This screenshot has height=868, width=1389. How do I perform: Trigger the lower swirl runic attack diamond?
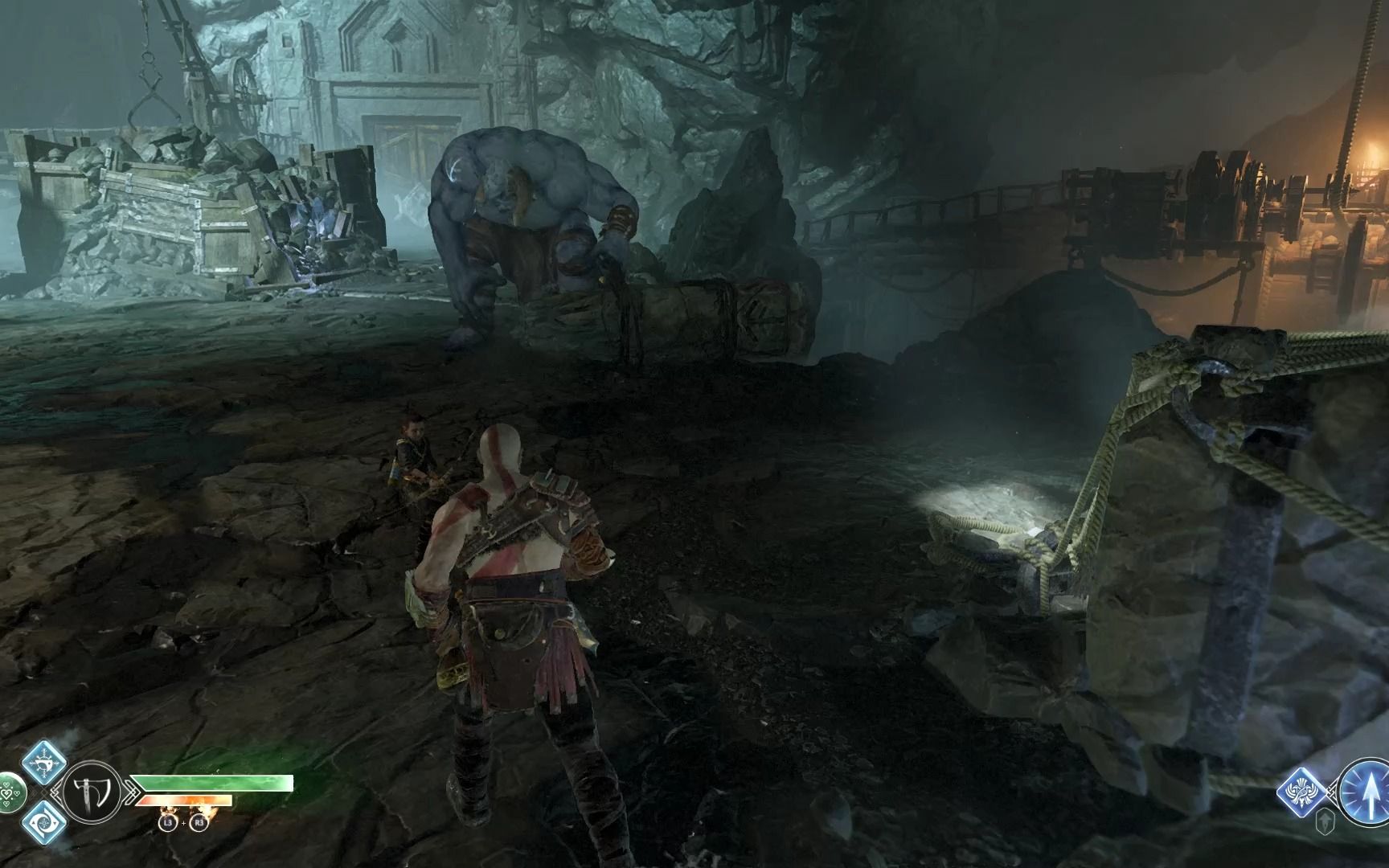click(x=43, y=821)
